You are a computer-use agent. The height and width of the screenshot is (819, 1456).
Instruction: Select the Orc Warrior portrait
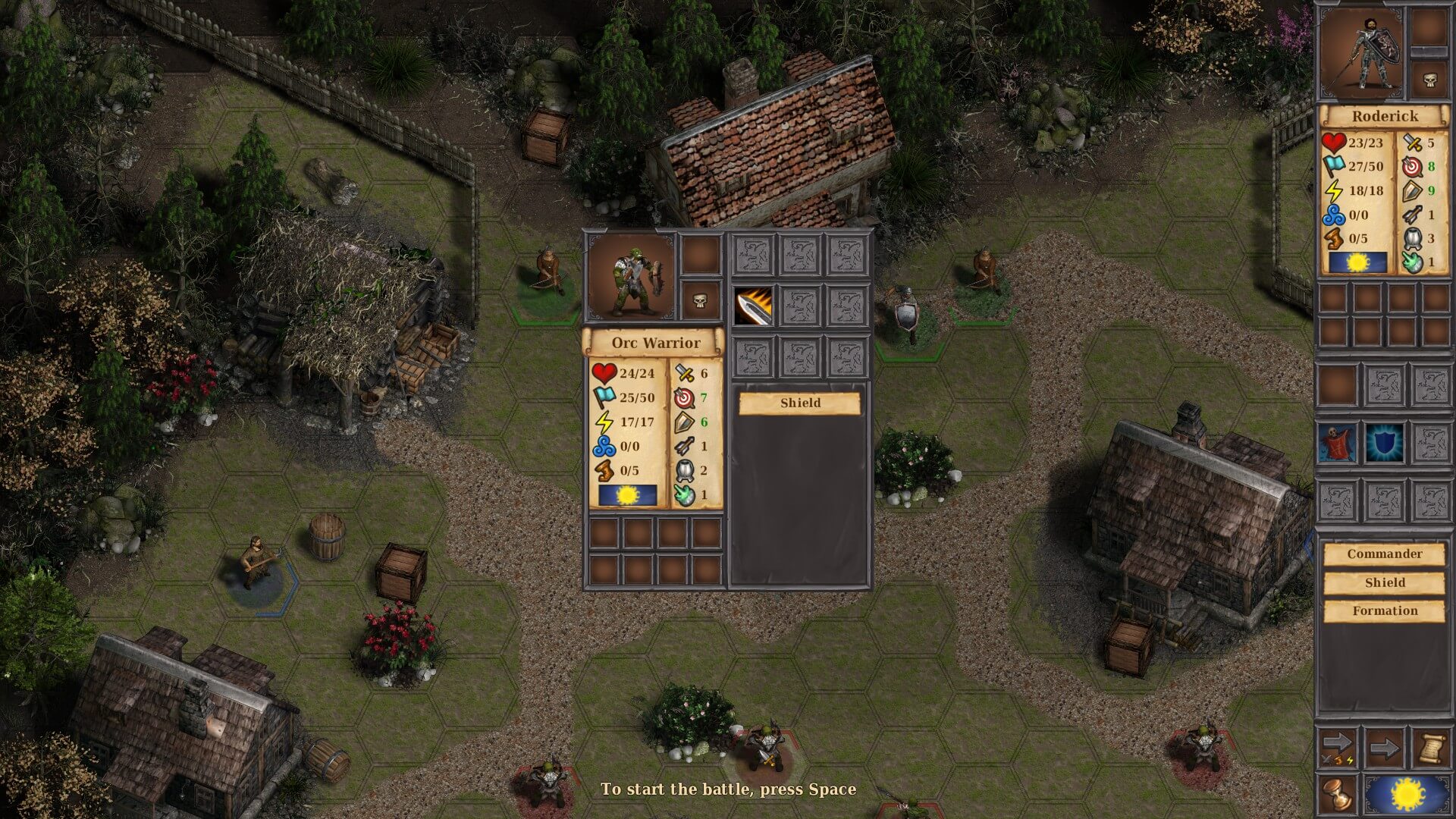632,275
